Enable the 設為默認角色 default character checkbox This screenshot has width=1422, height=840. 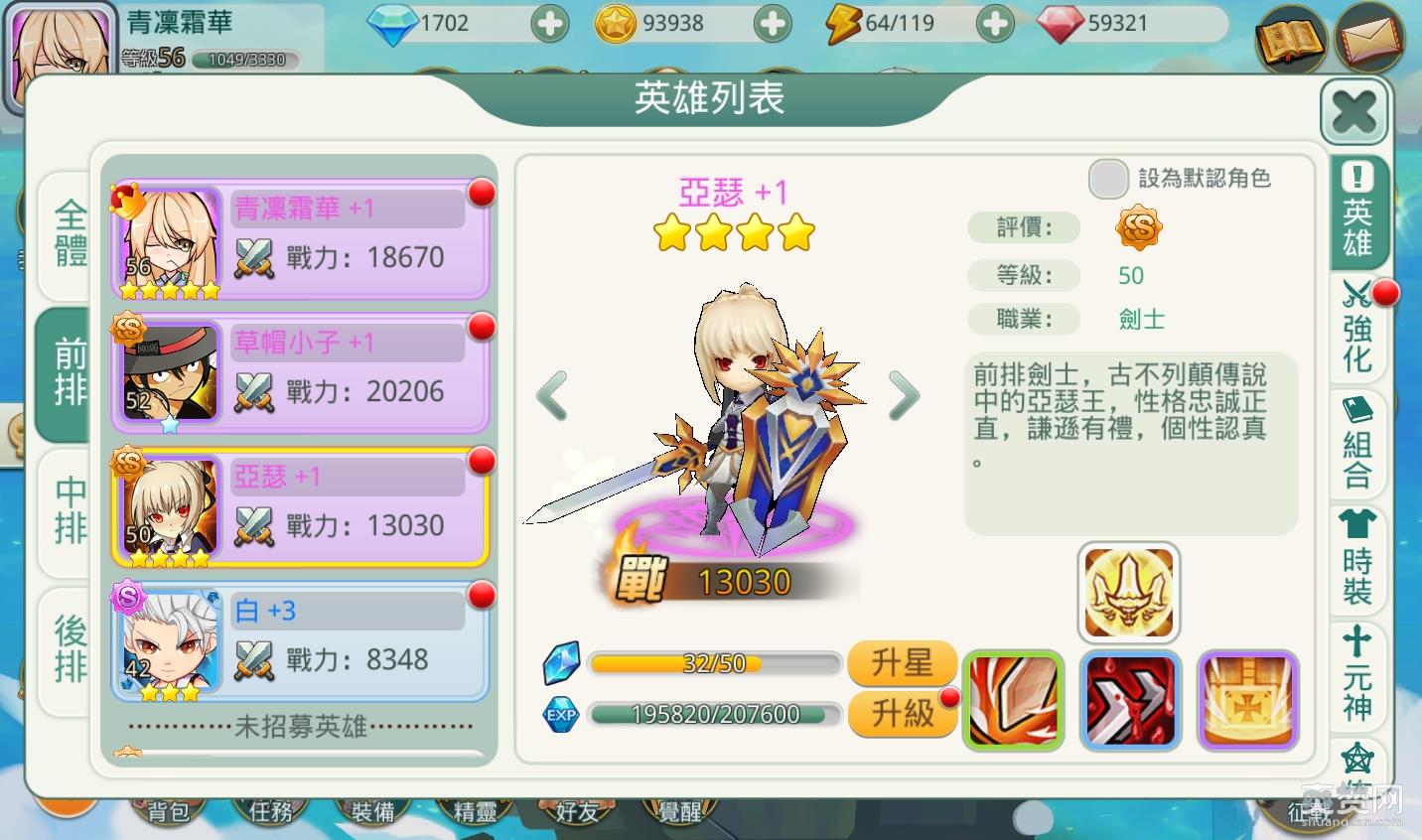tap(1108, 180)
